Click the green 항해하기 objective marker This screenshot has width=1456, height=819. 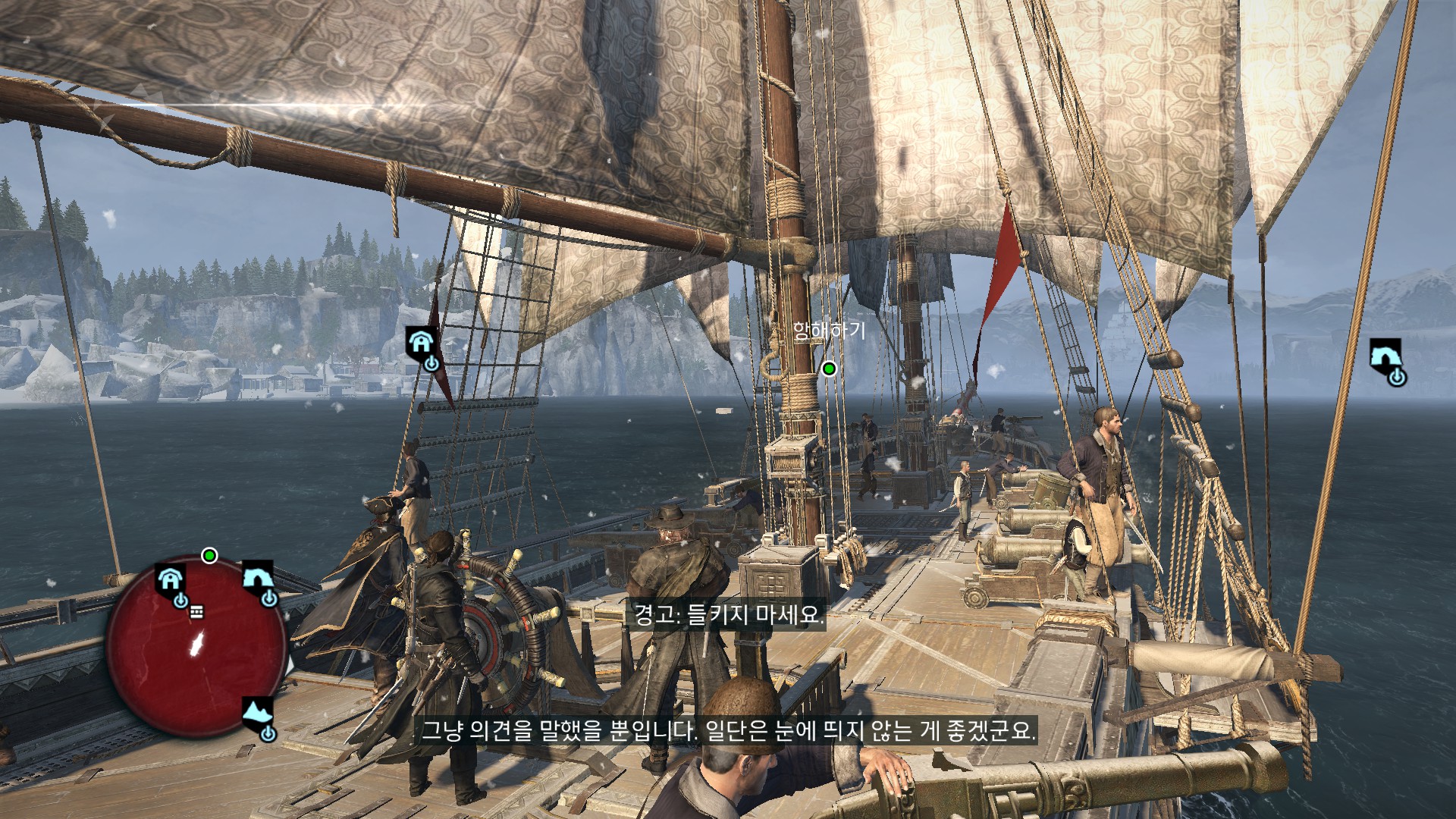[829, 369]
